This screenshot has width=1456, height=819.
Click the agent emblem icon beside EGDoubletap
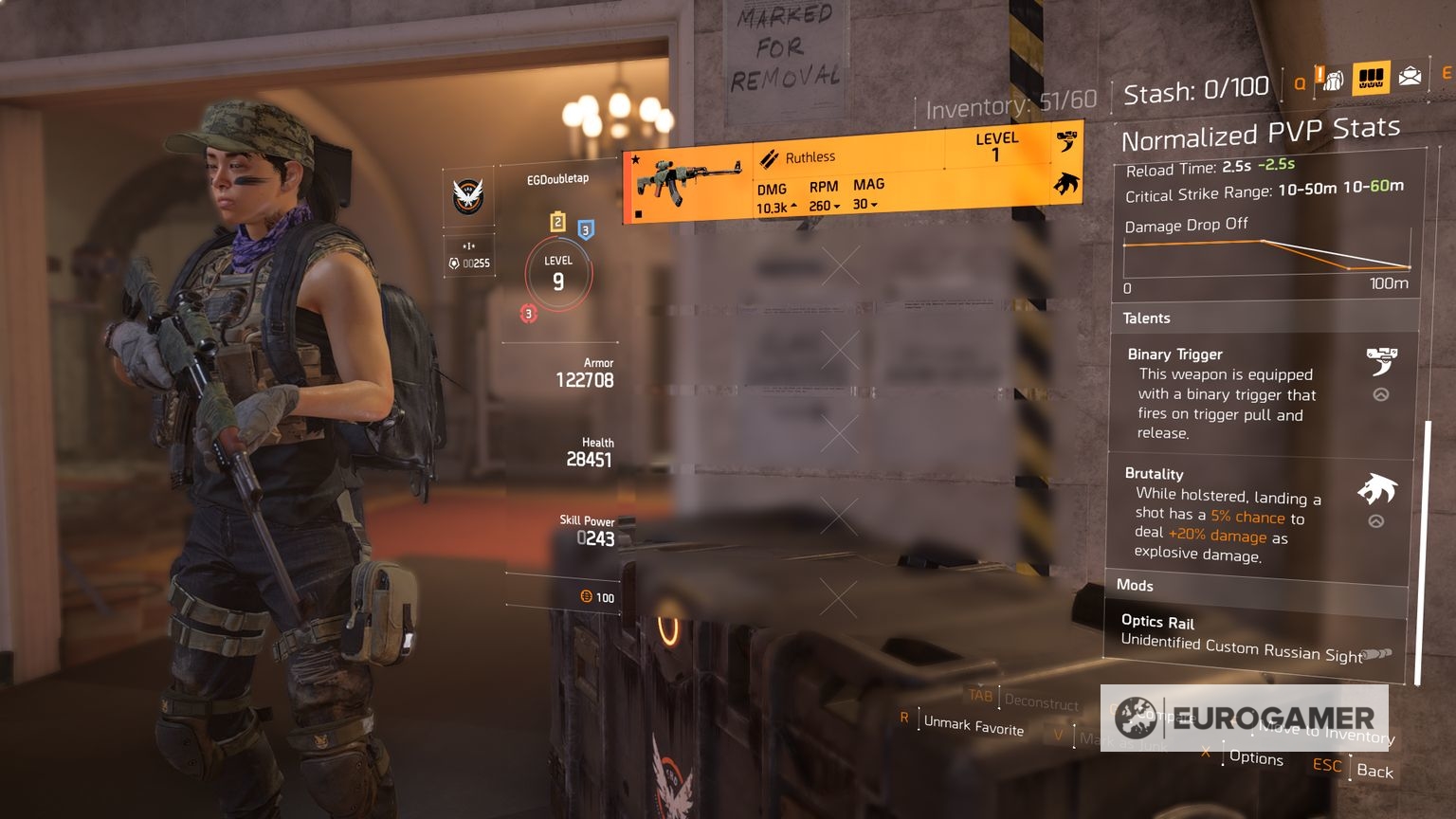pos(468,196)
